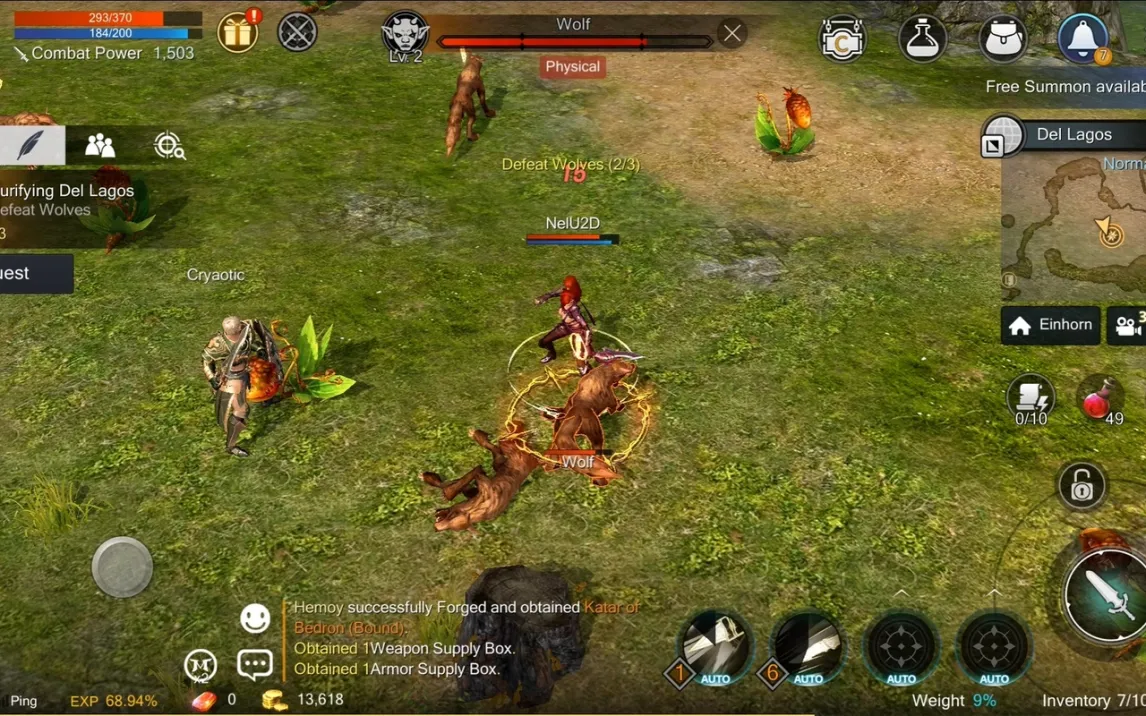This screenshot has height=716, width=1146.
Task: Use the scroll item slot
Action: click(x=1030, y=398)
